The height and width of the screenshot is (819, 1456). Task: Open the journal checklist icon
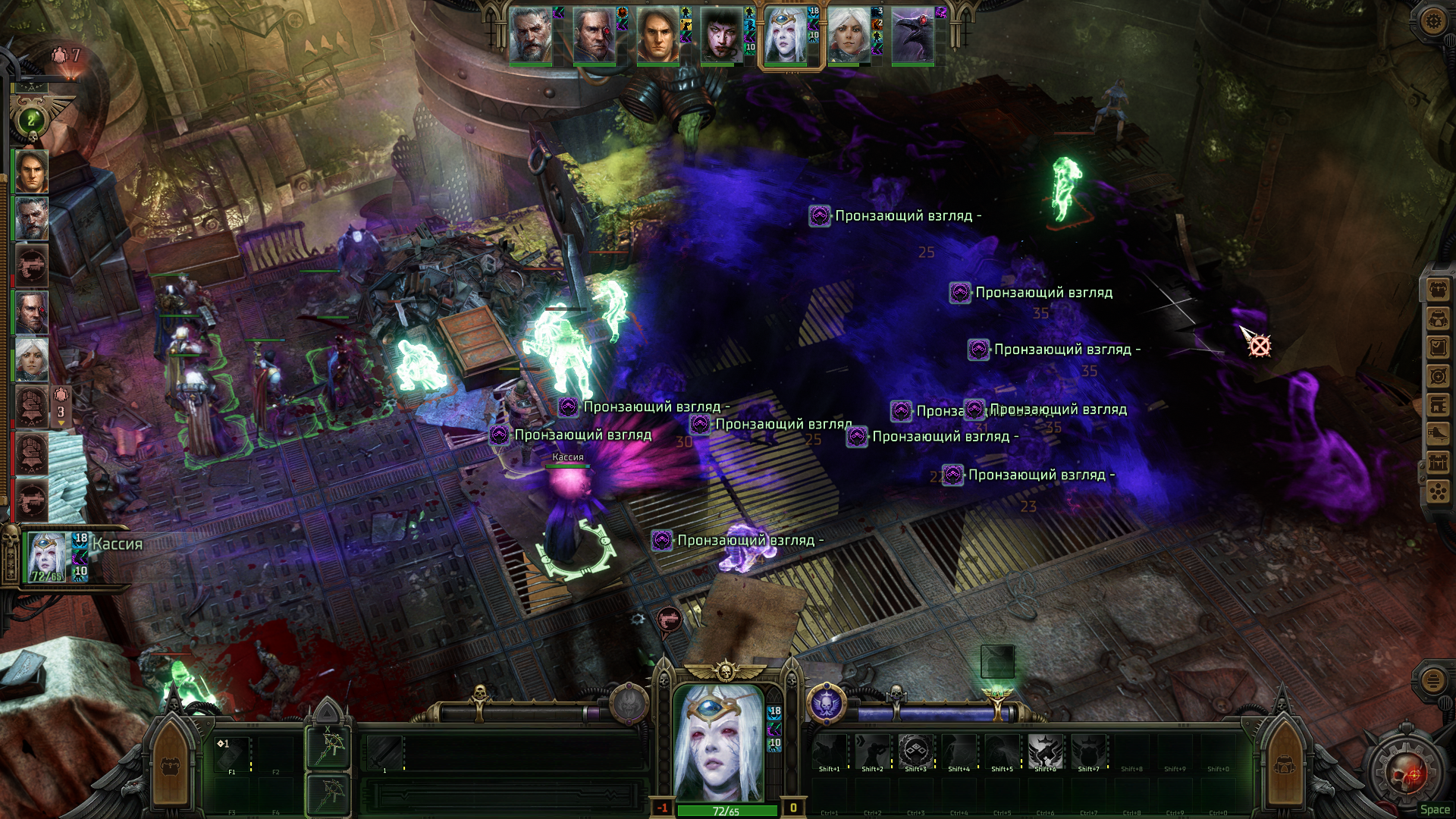[1439, 347]
